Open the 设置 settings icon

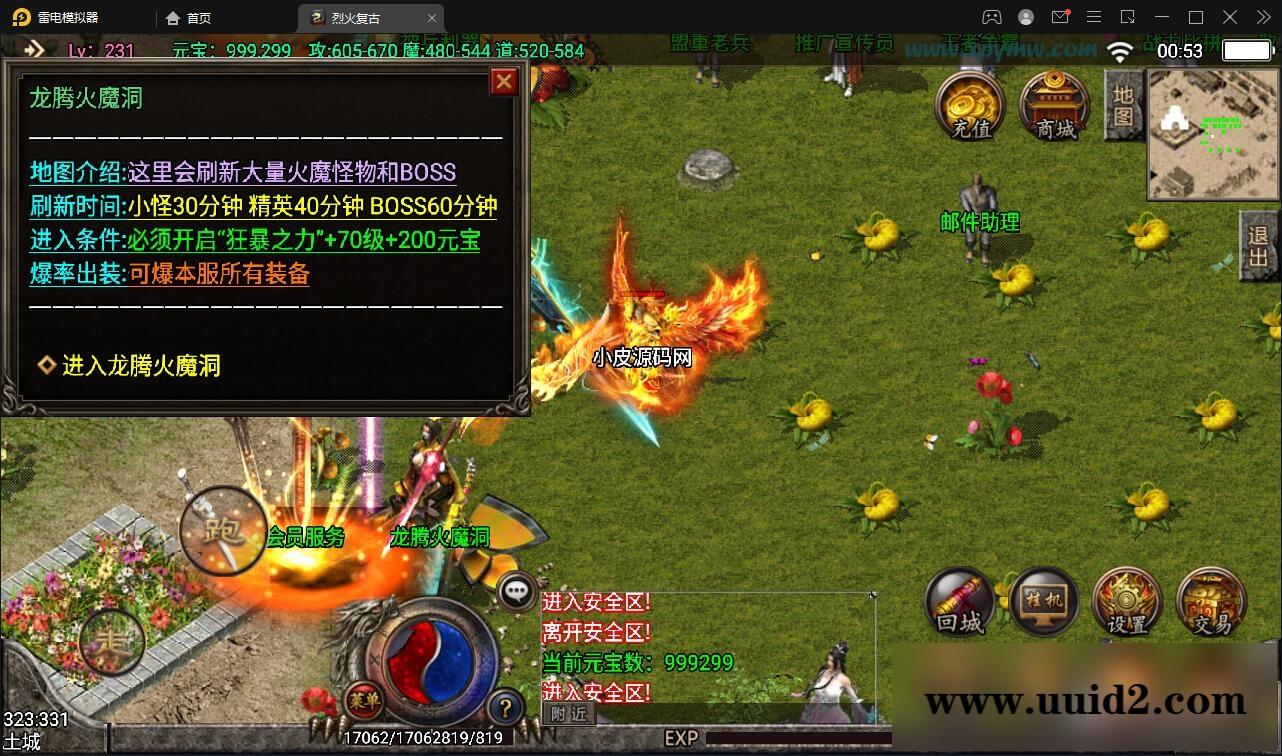coord(1126,601)
